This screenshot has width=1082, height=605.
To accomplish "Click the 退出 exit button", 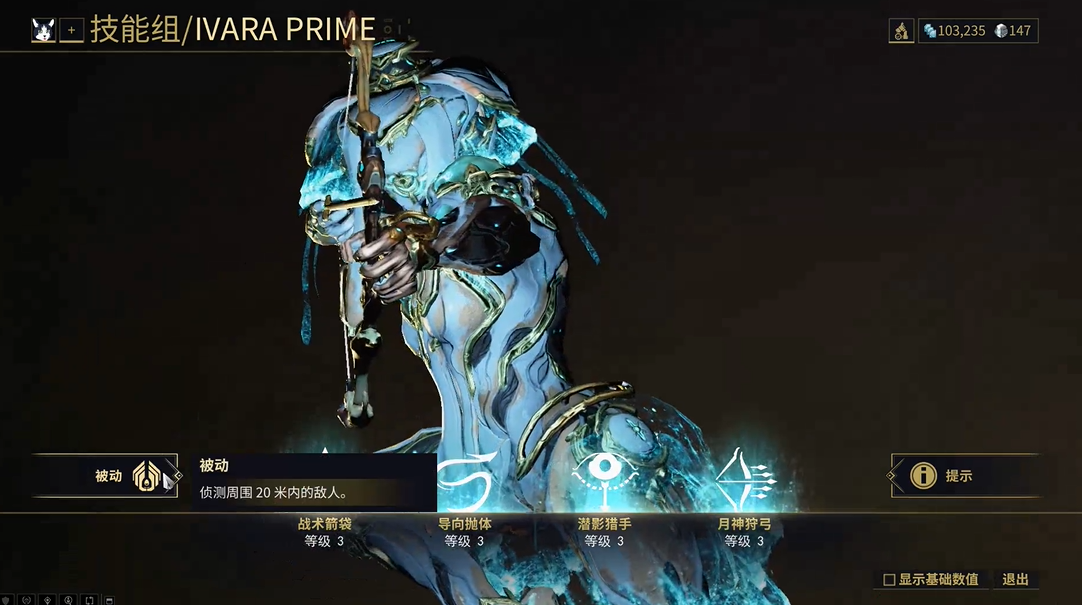I will click(x=1015, y=580).
